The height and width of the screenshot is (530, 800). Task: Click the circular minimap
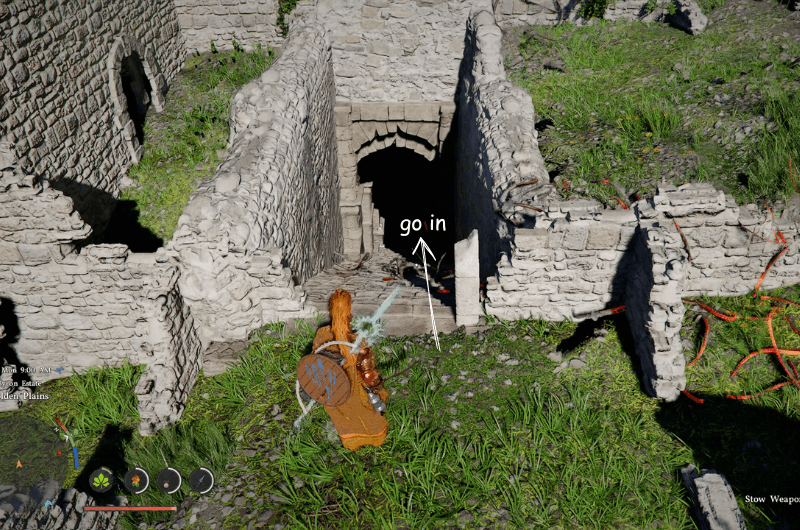[35, 455]
